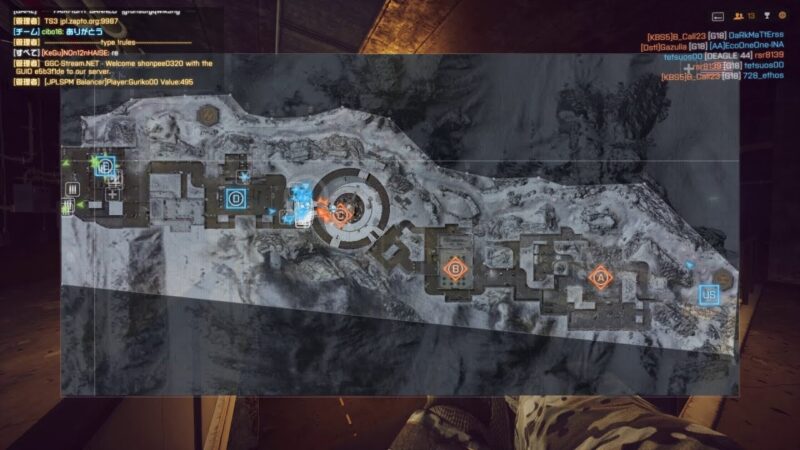800x450 pixels.
Task: Select the US base deployment marker
Action: coord(708,294)
